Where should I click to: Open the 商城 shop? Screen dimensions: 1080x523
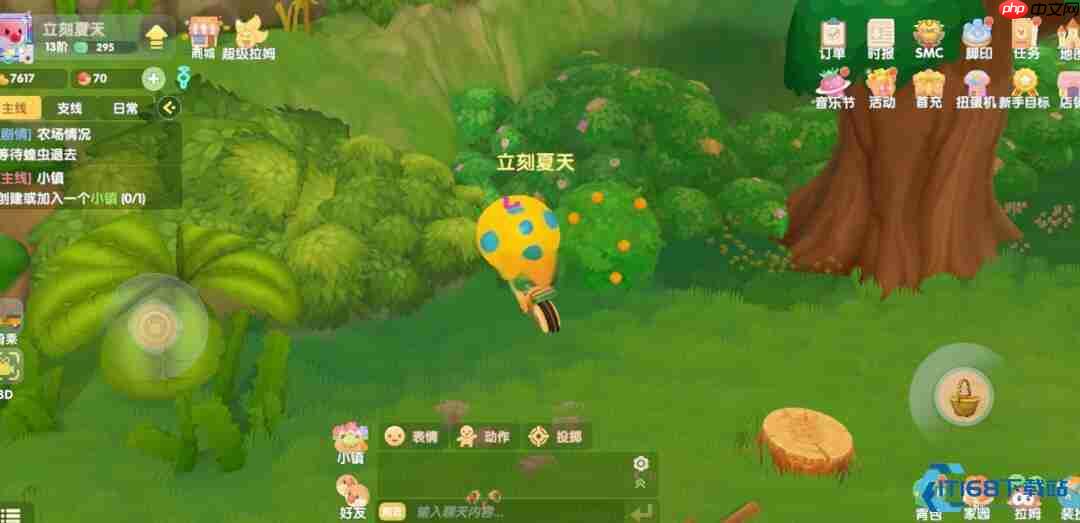point(203,38)
